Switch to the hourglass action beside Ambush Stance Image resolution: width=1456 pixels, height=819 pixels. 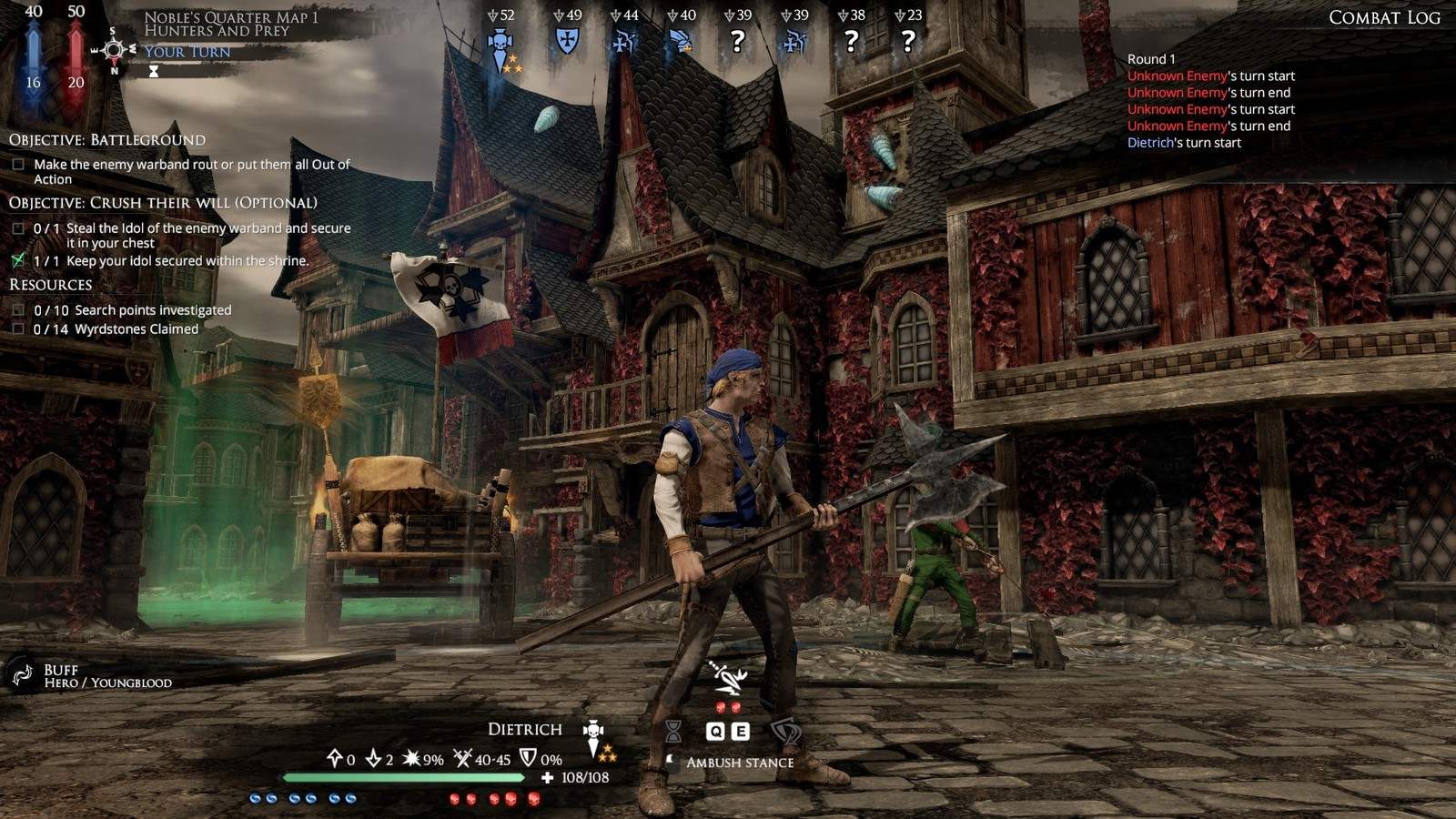(673, 731)
